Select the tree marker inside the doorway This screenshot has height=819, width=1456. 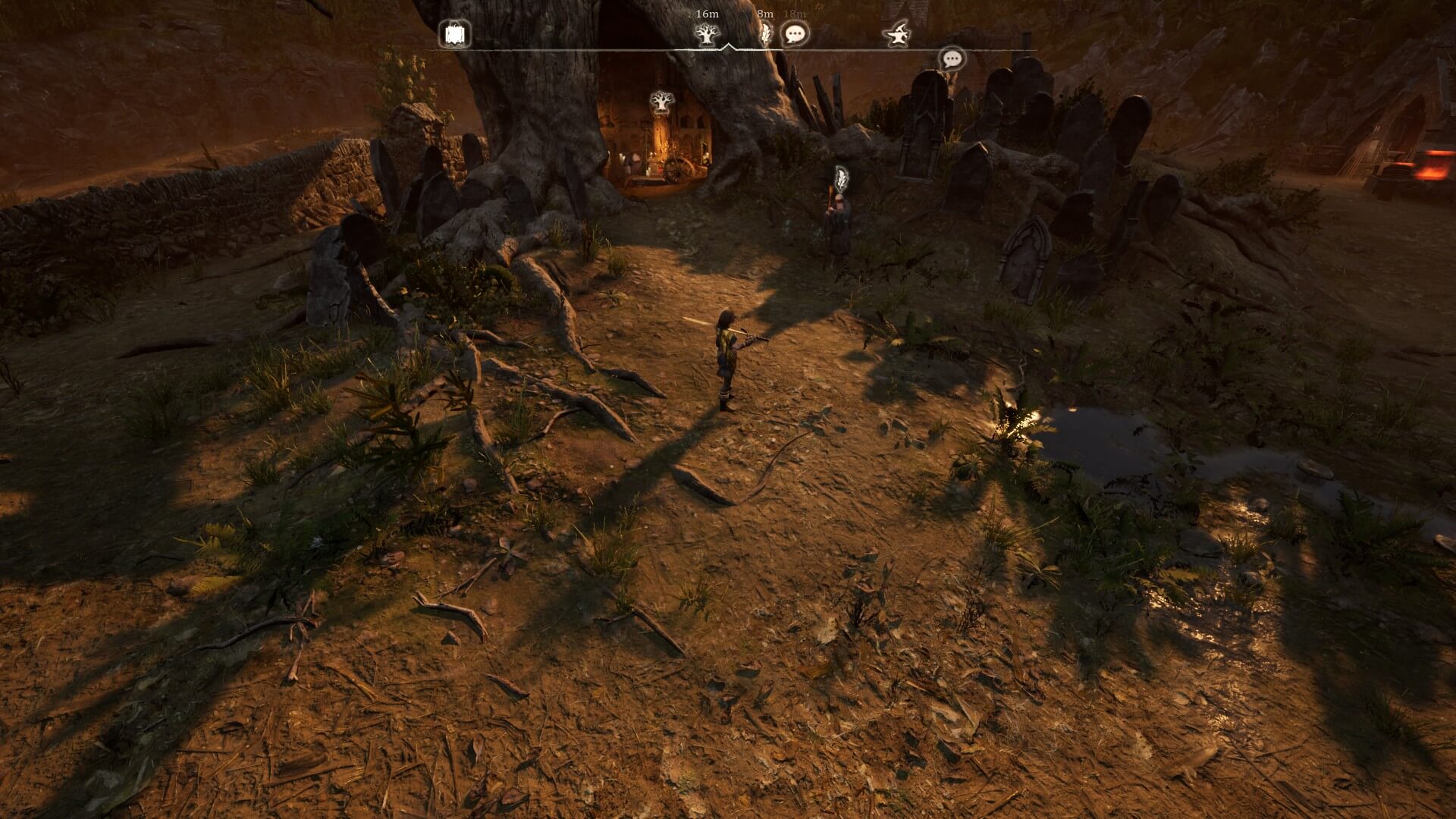pos(662,102)
